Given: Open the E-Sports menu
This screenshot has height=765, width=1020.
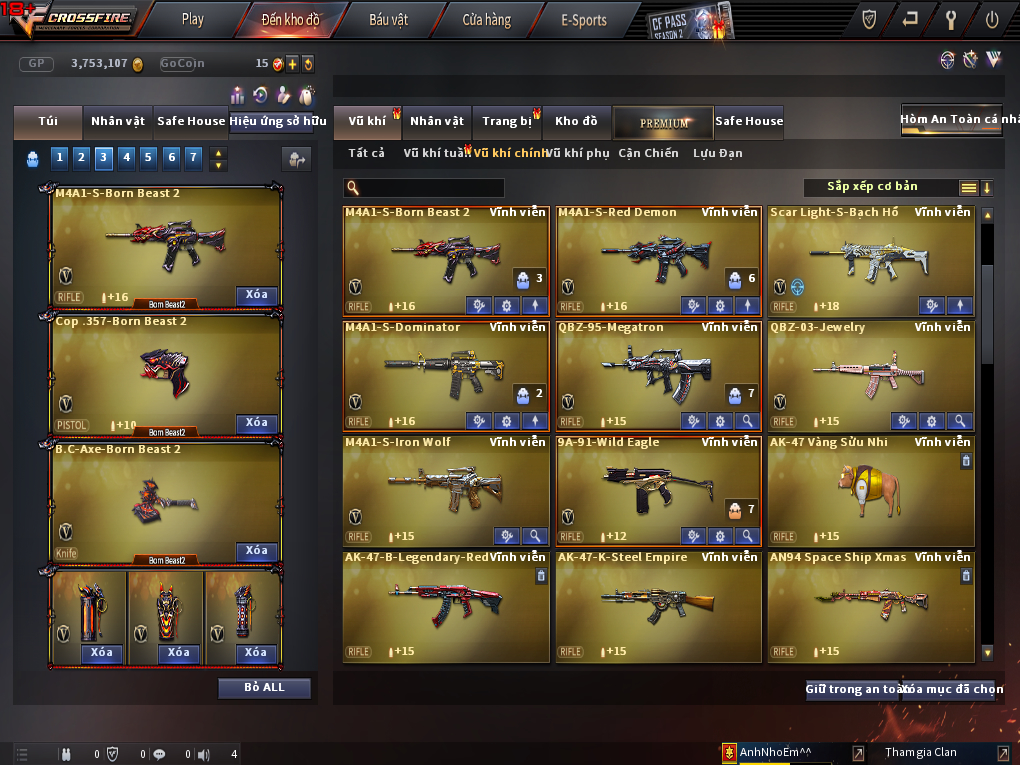Looking at the screenshot, I should pos(584,19).
